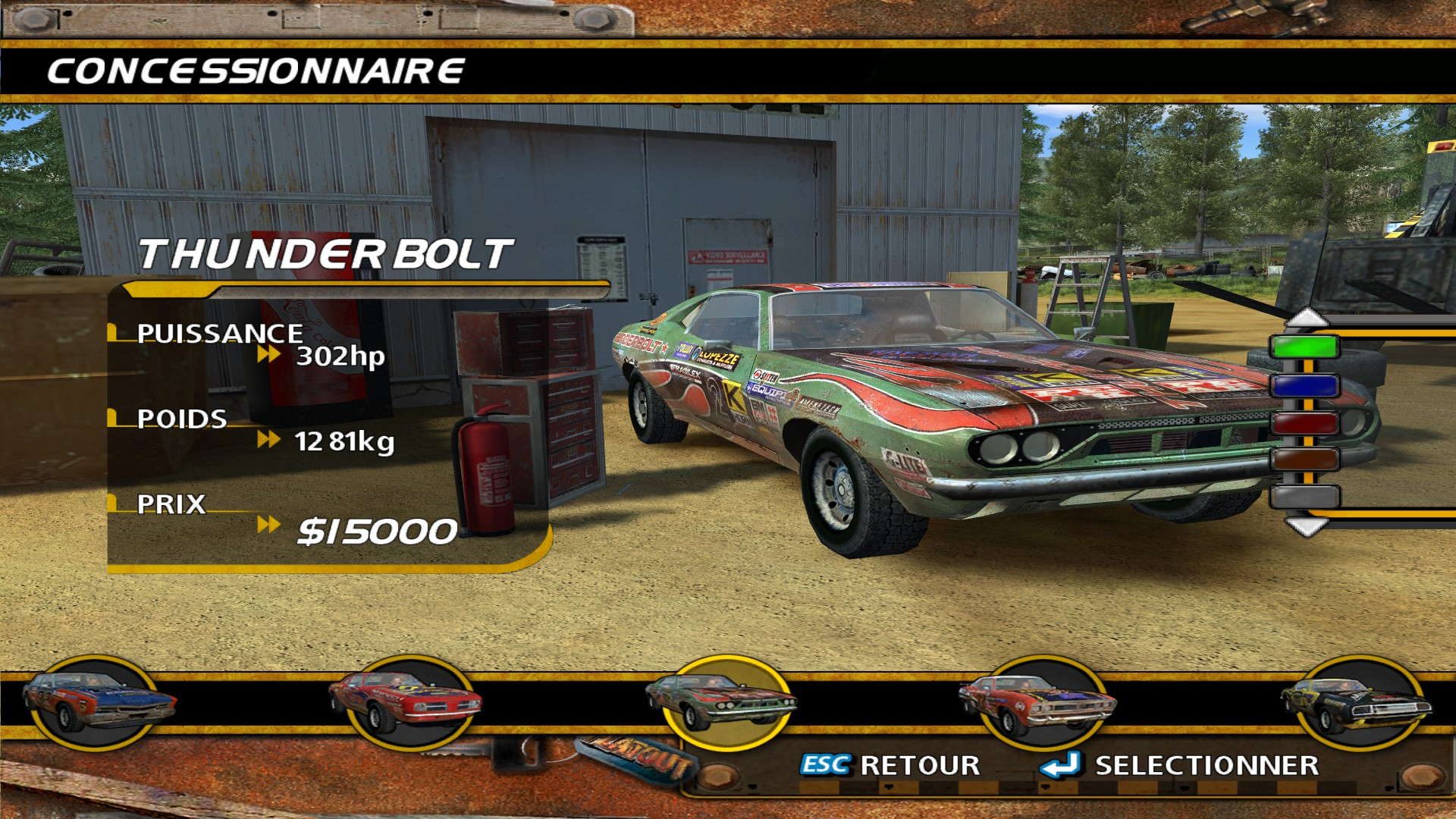
Task: Apply the brown paint color swatch
Action: 1304,460
